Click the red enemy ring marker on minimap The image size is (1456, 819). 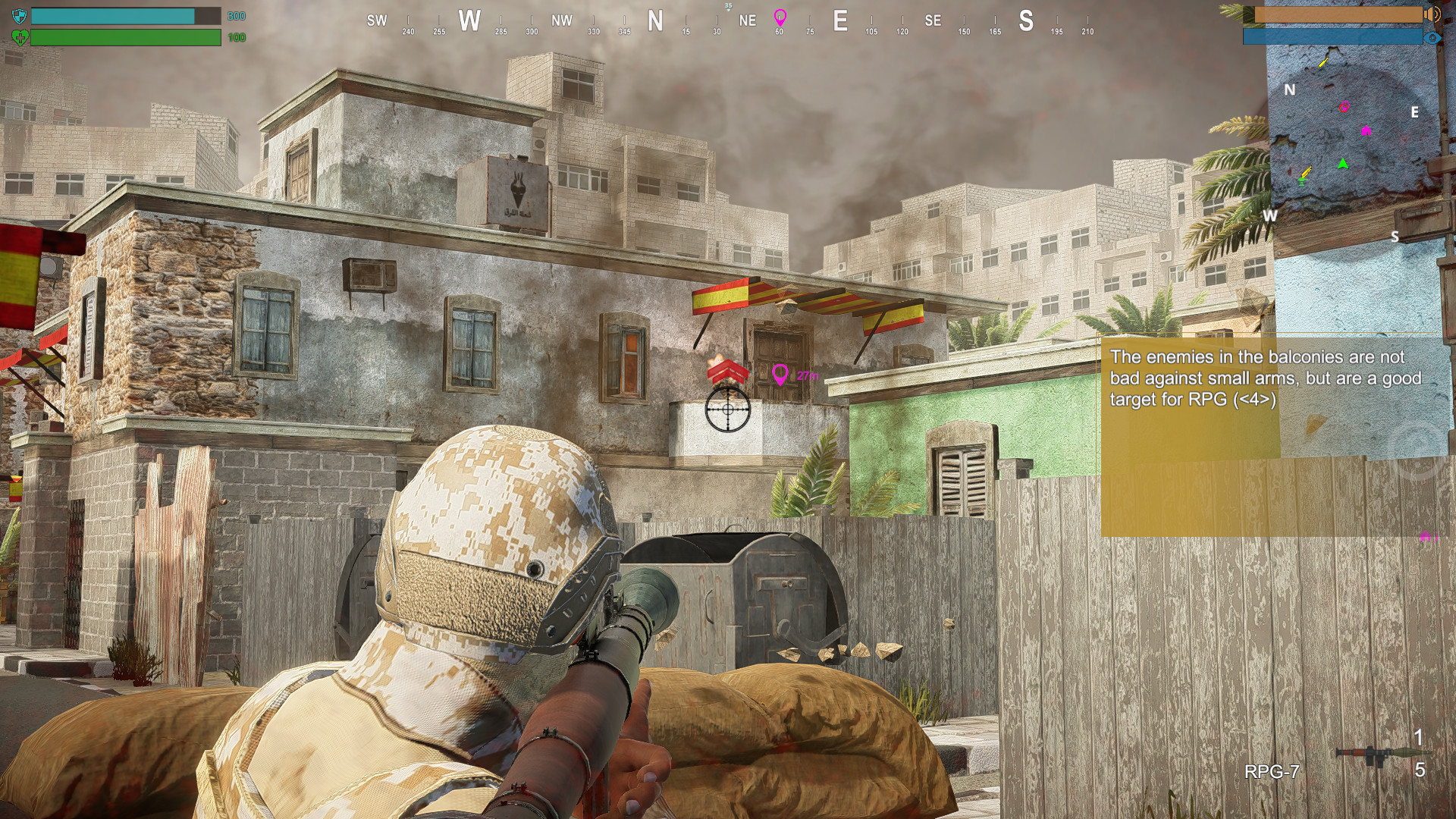(x=1343, y=108)
